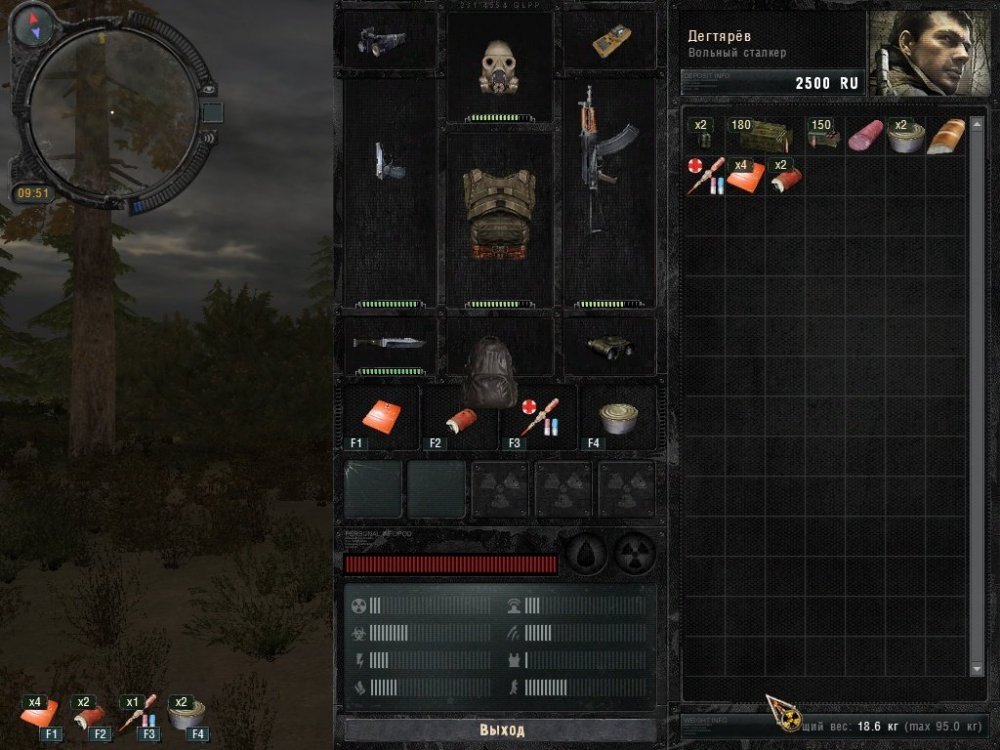Pick the 150-round ammo pack

click(x=822, y=136)
